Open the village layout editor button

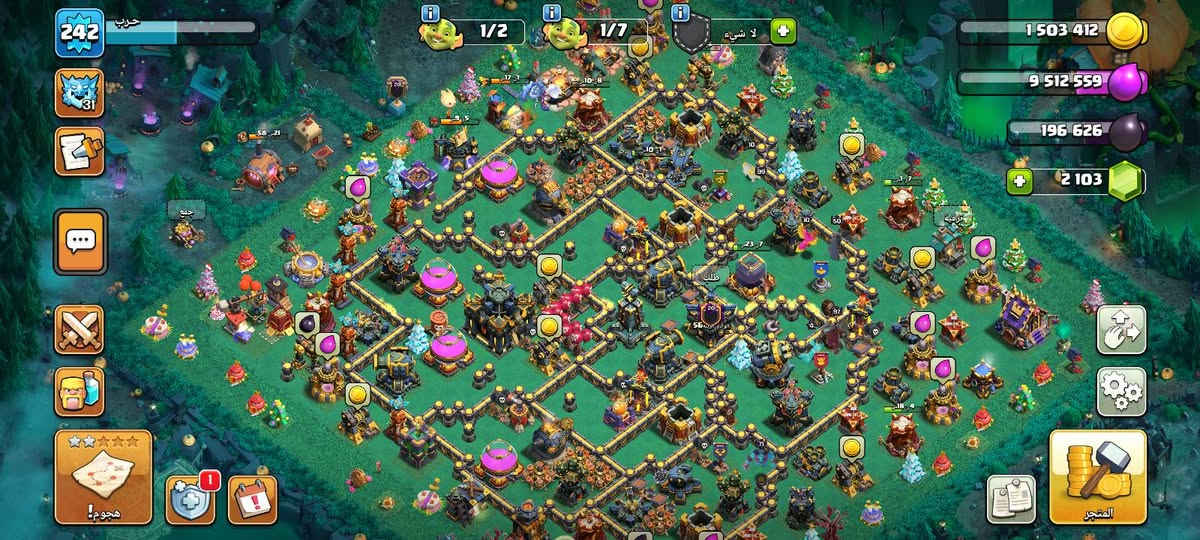(x=1121, y=330)
